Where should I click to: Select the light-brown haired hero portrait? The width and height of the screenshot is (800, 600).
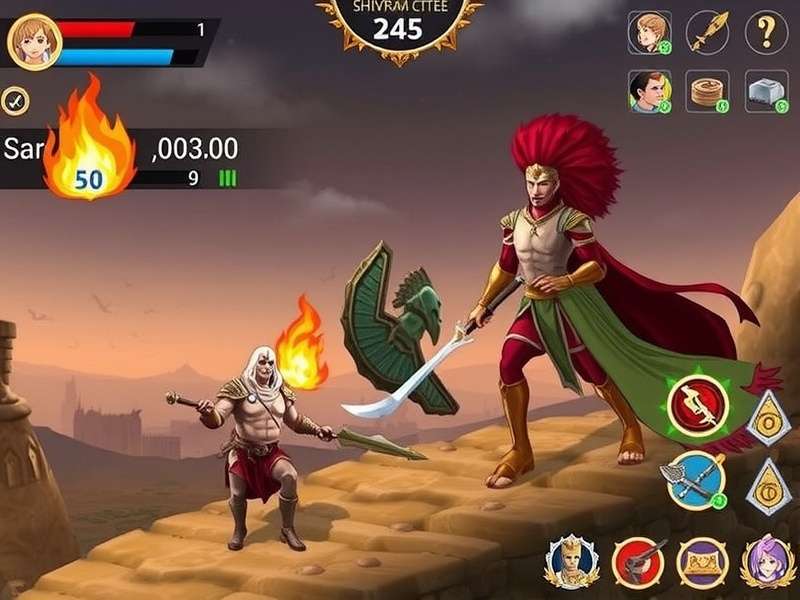click(649, 32)
